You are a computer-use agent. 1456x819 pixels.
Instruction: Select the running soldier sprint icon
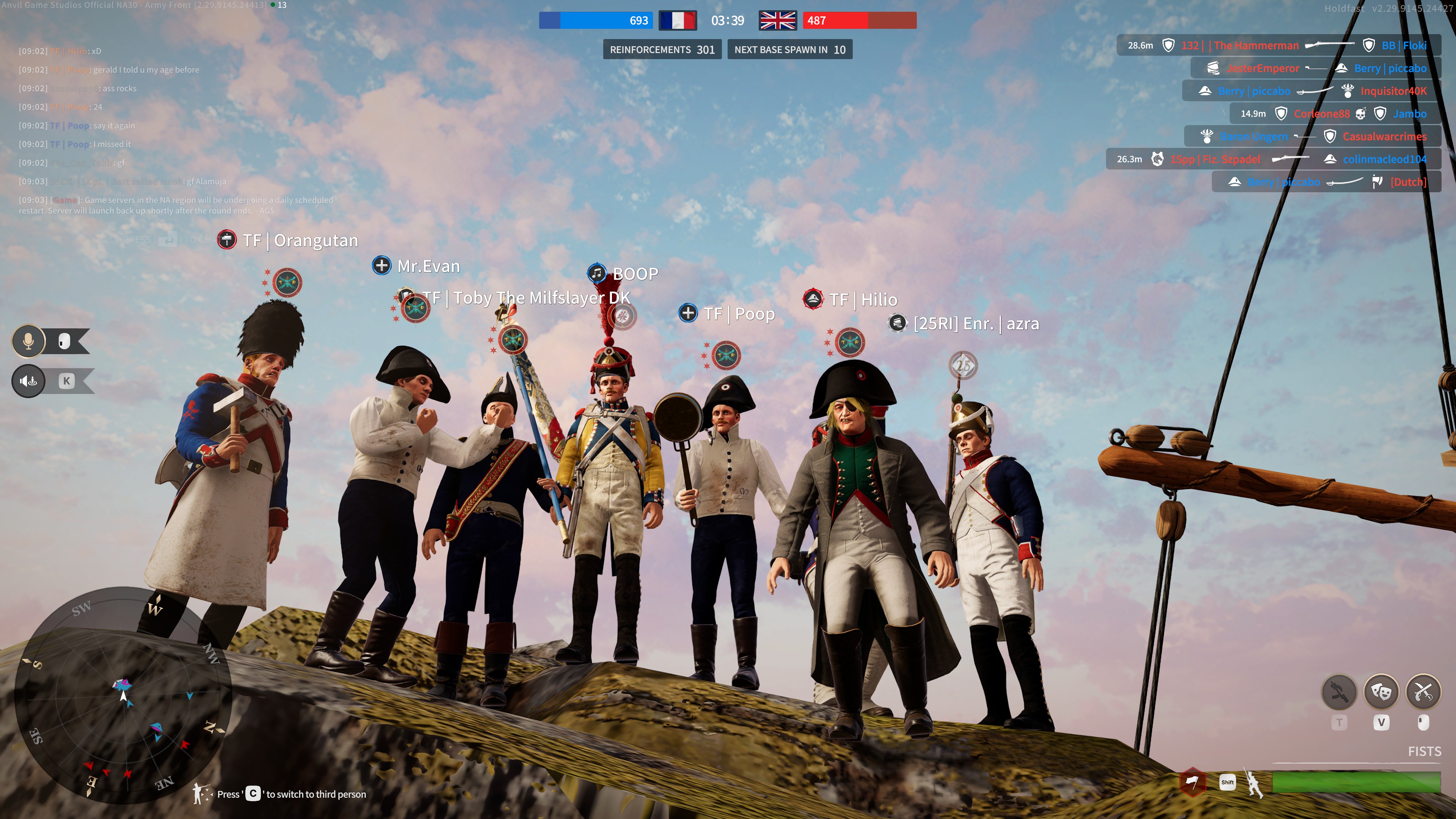tap(1254, 783)
